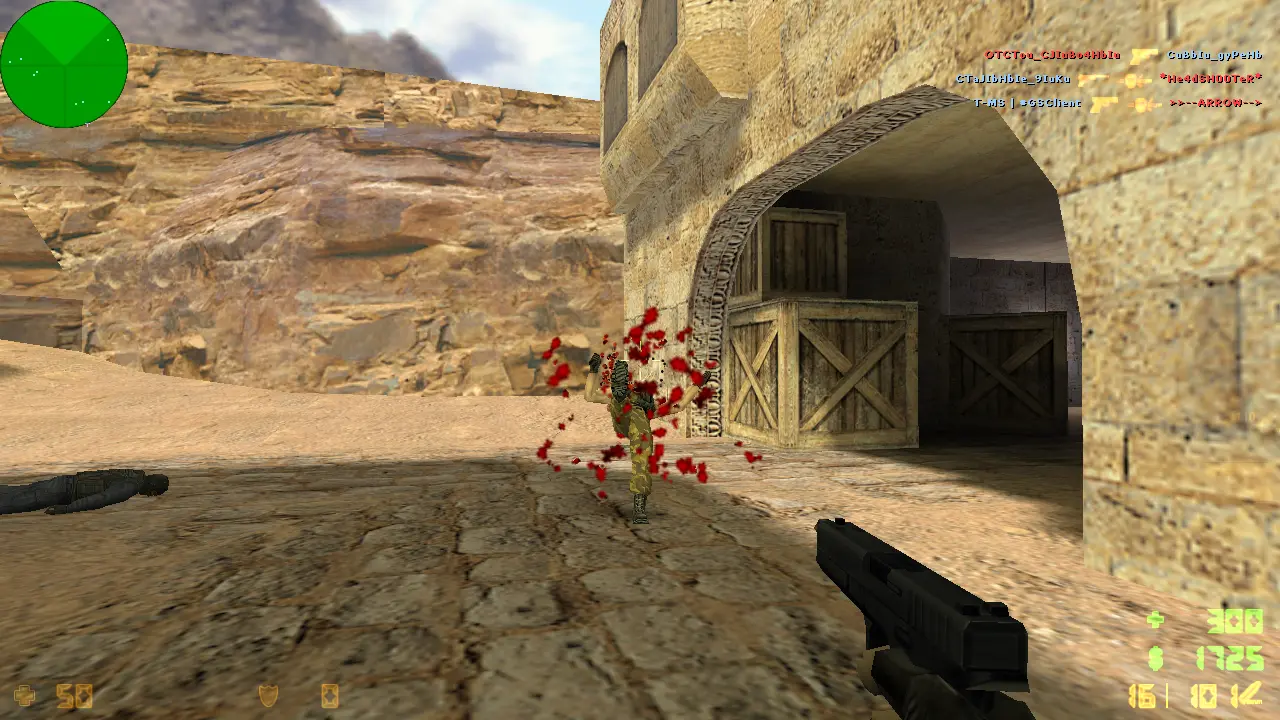Select the kill feed row naming CuBbIu_gyPeHb
The height and width of the screenshot is (720, 1280).
coord(1122,56)
